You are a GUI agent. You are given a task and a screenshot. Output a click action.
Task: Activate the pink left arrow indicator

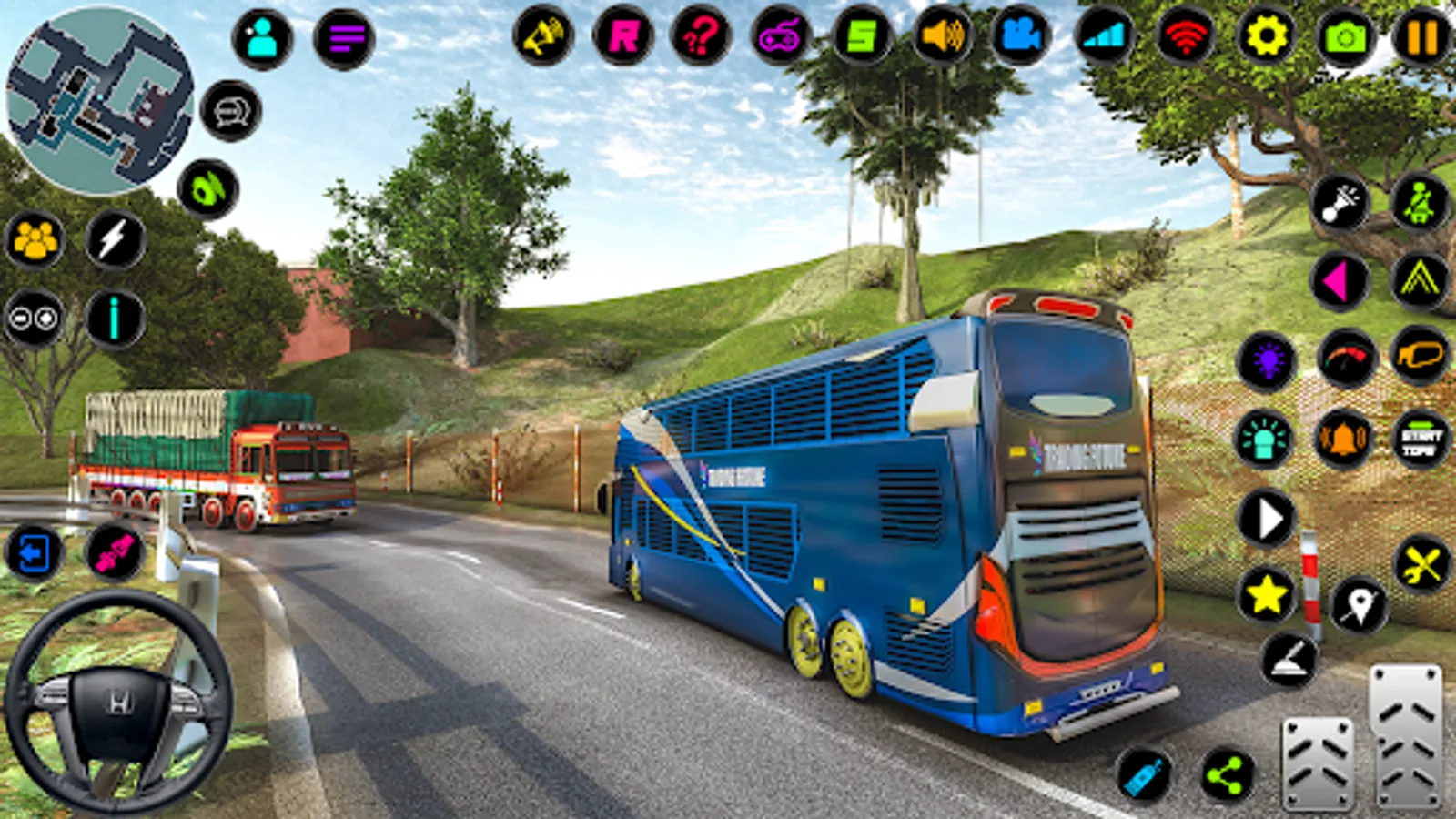coord(1340,281)
